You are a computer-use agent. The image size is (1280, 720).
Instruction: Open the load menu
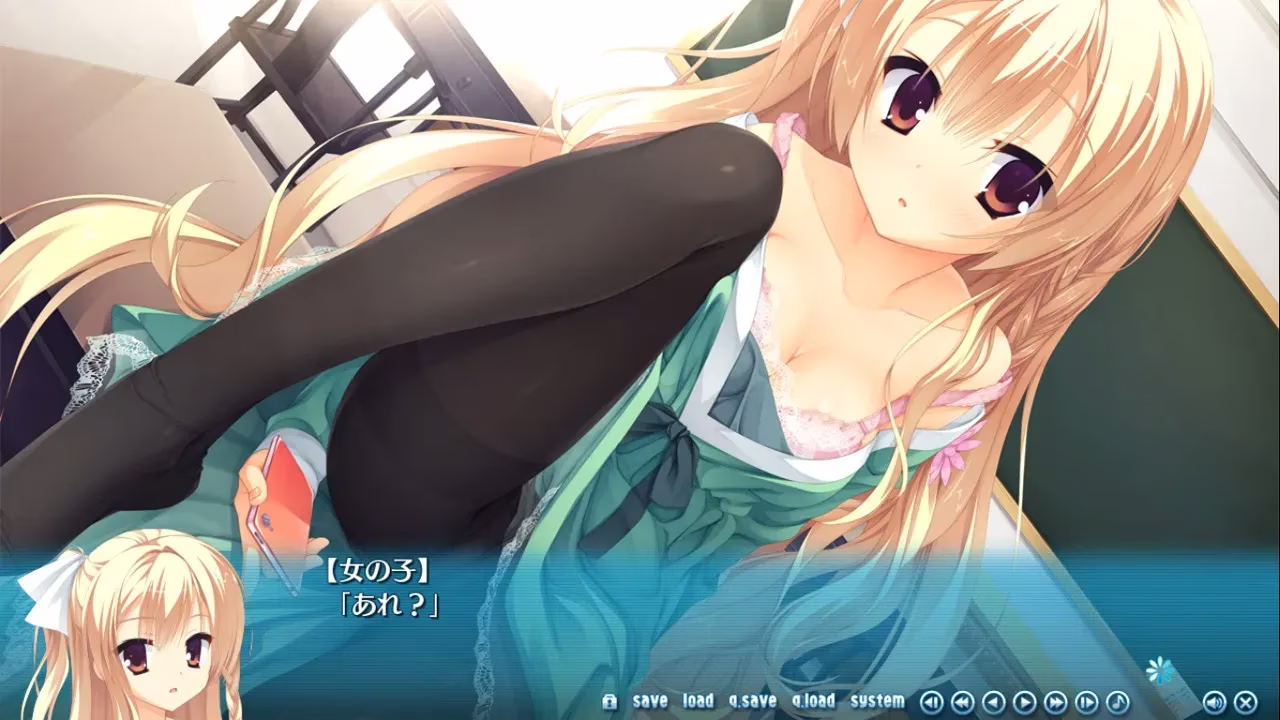click(x=698, y=701)
